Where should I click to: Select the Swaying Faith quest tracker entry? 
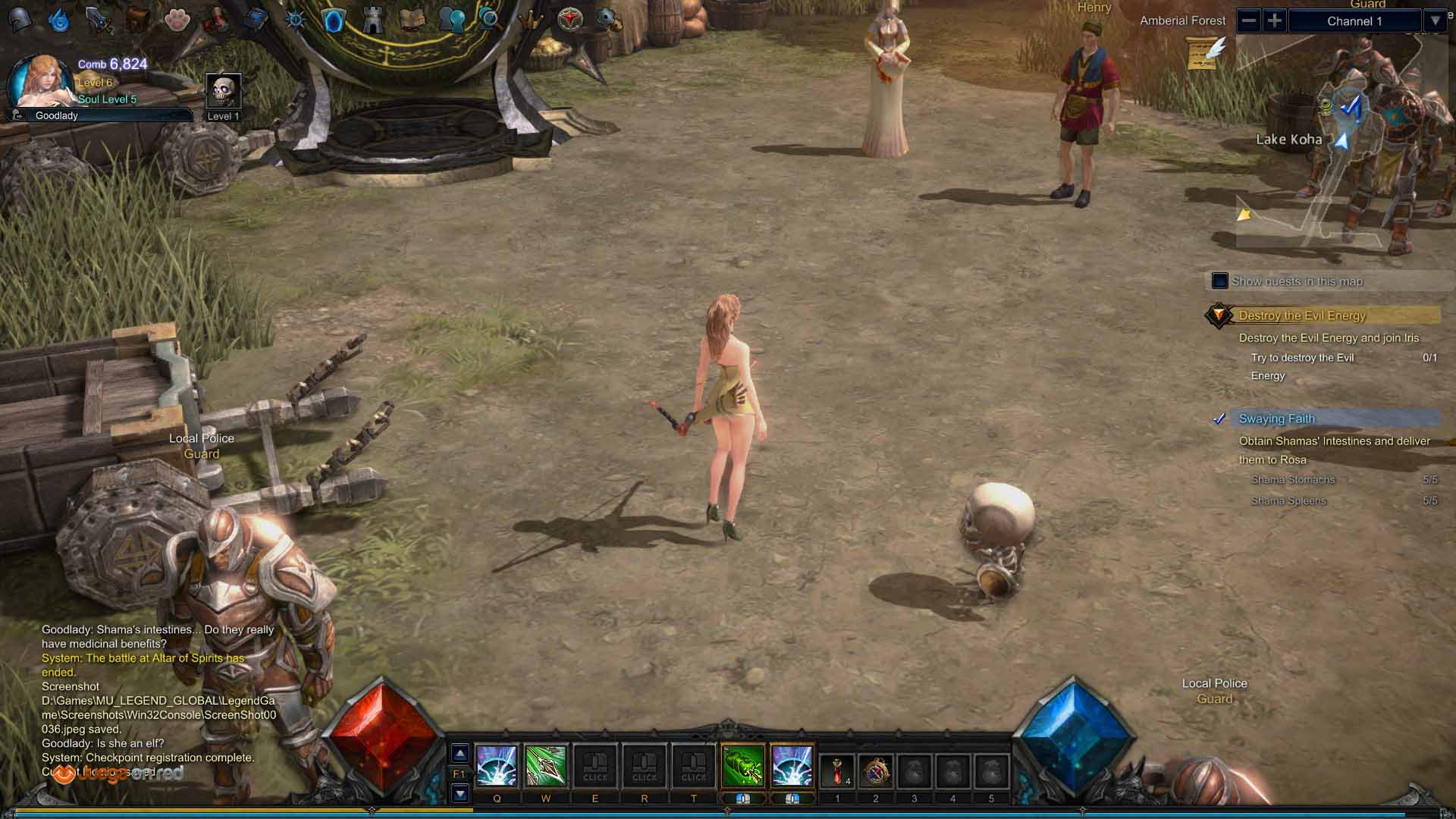tap(1276, 419)
